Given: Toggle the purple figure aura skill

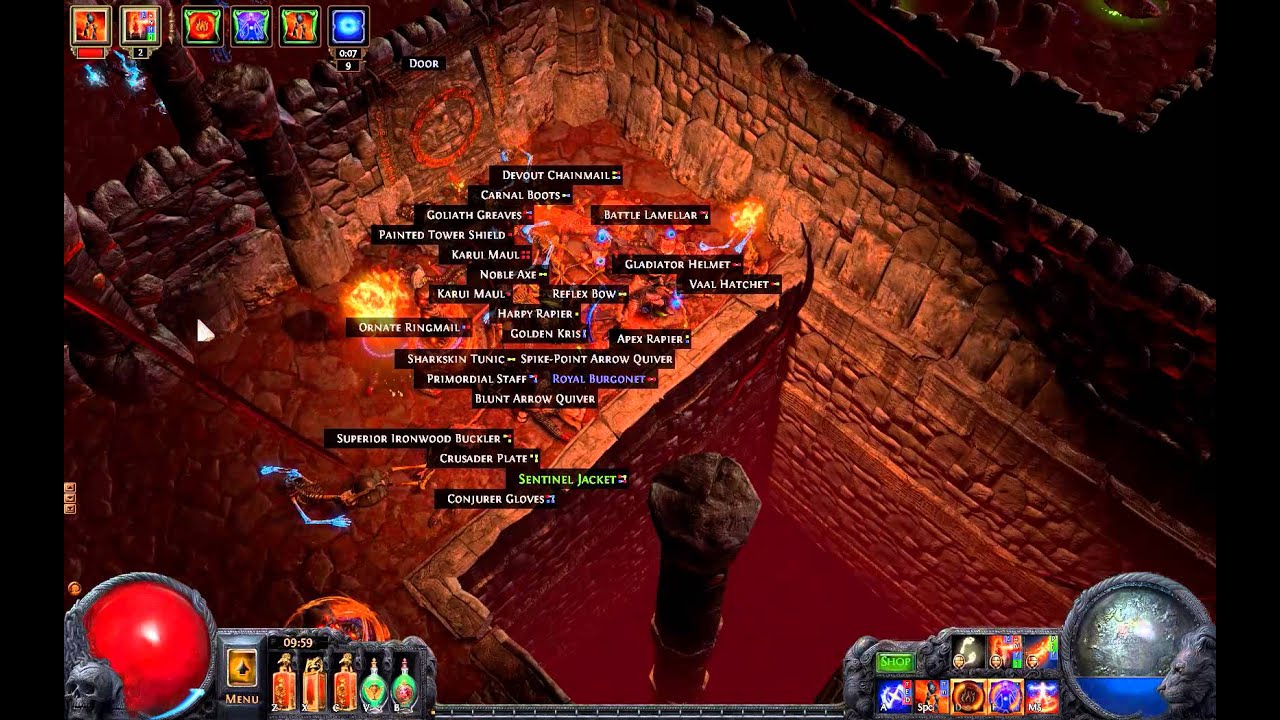Looking at the screenshot, I should (1004, 696).
